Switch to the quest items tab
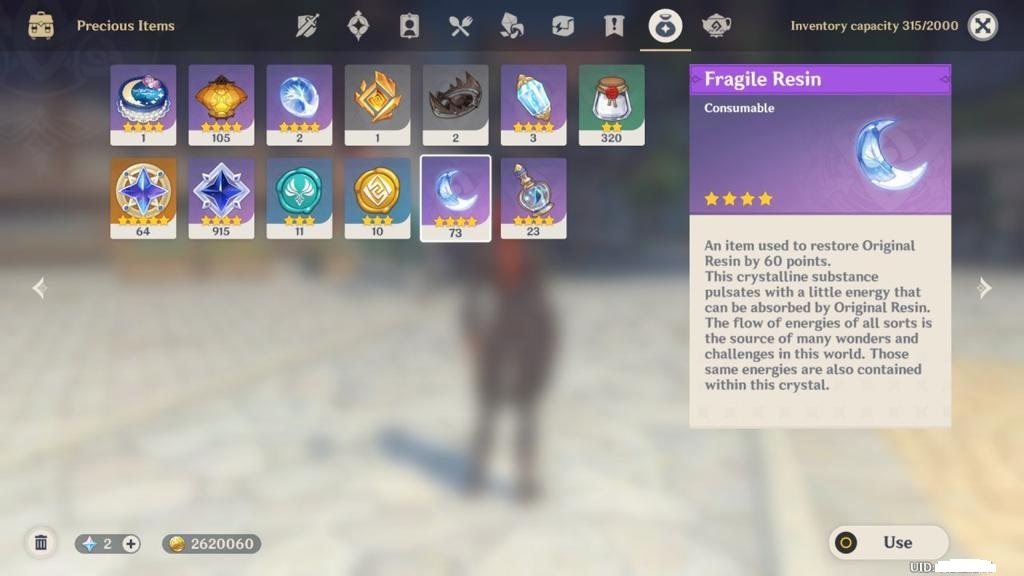This screenshot has height=576, width=1024. 614,26
